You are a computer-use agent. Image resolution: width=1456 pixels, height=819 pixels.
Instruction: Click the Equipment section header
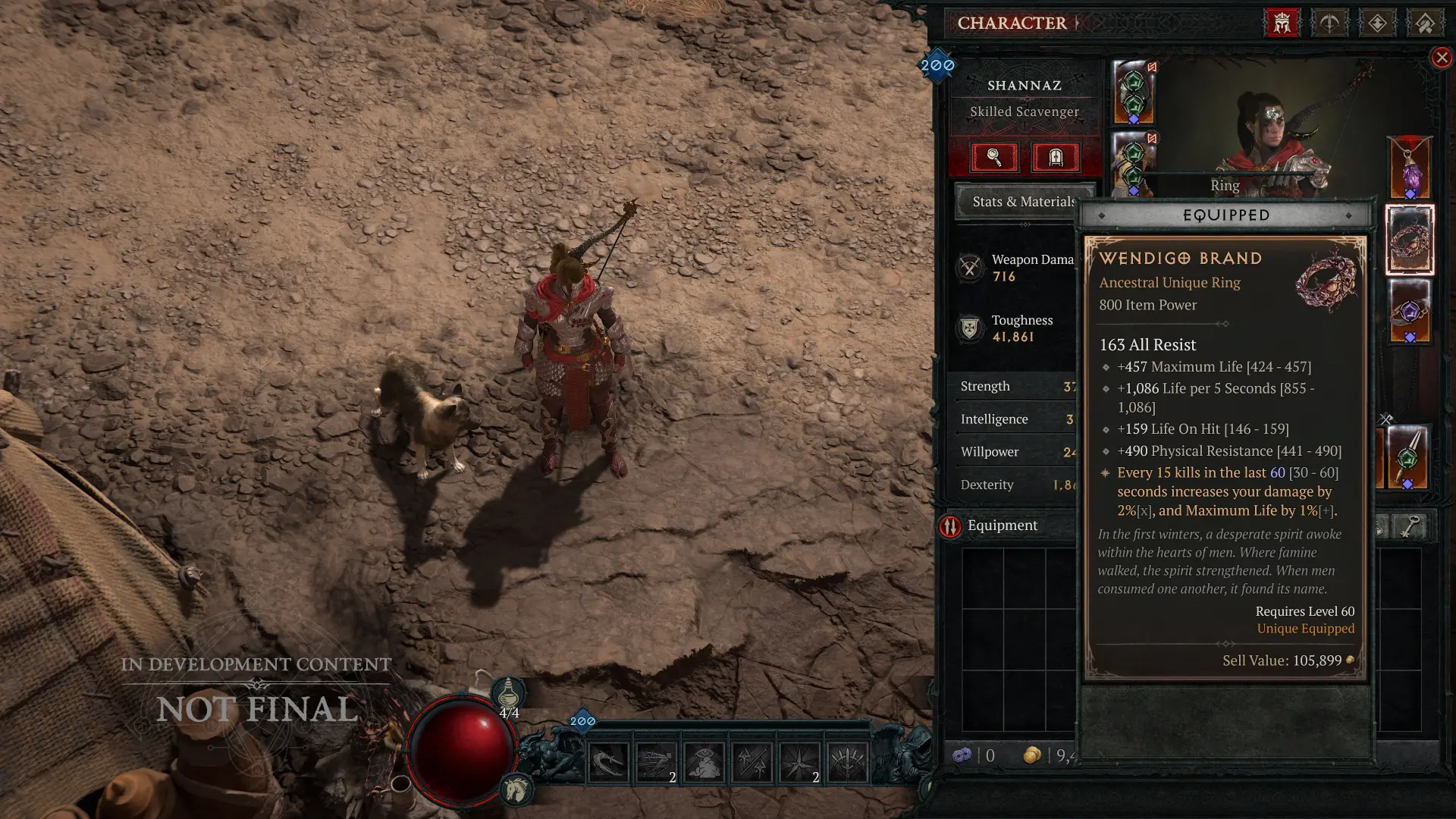click(1002, 526)
